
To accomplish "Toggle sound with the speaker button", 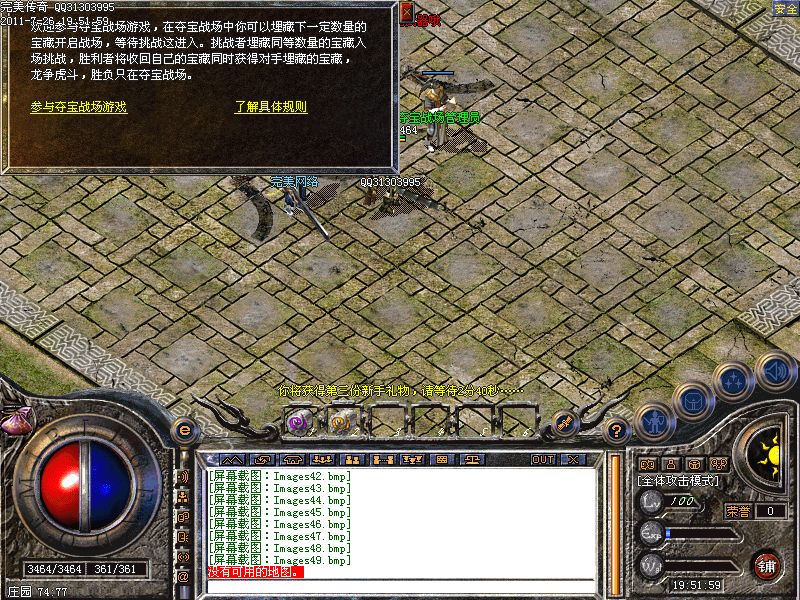I will coord(772,371).
